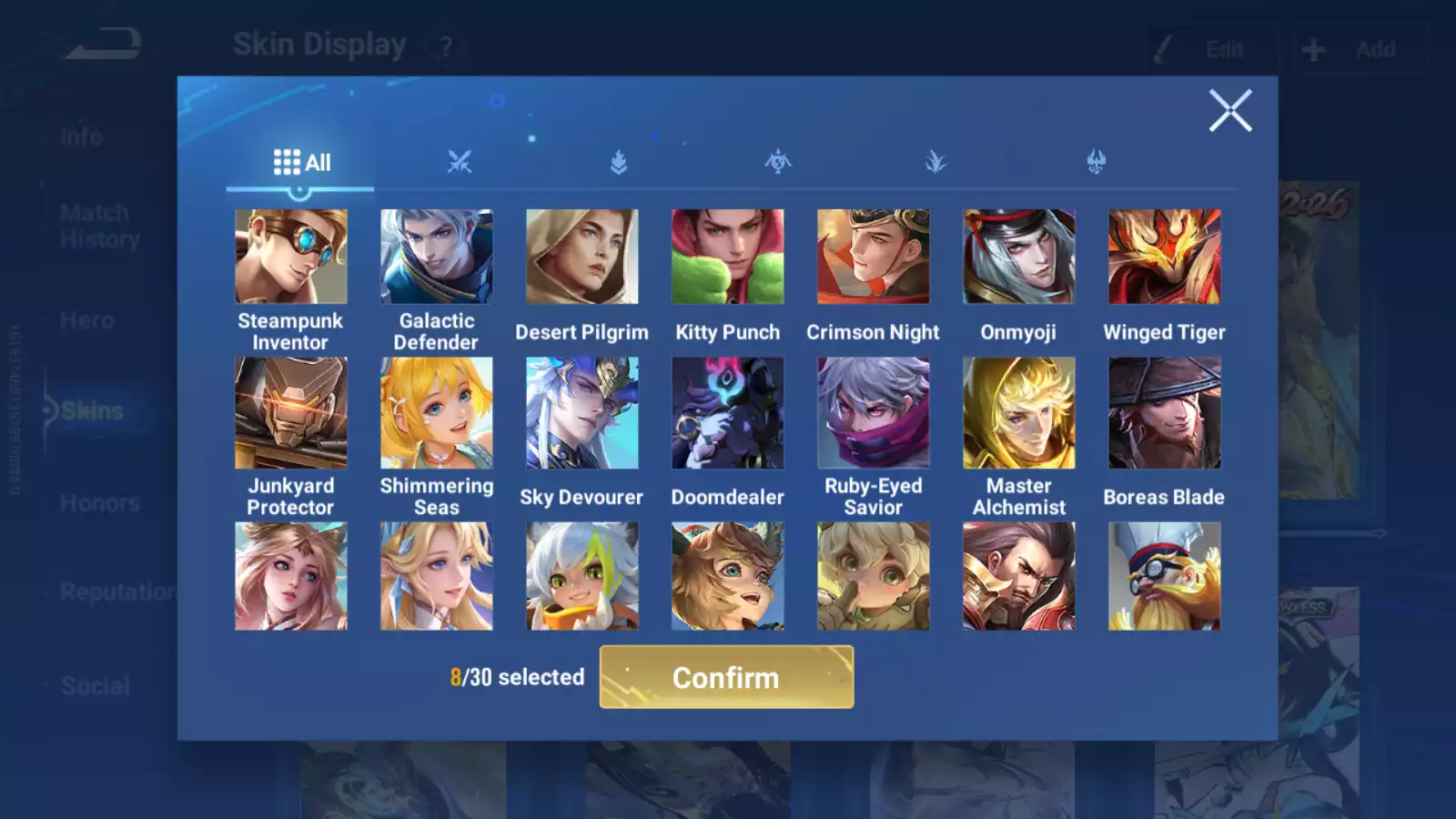This screenshot has width=1456, height=819.
Task: Switch to the All tab
Action: (x=301, y=162)
